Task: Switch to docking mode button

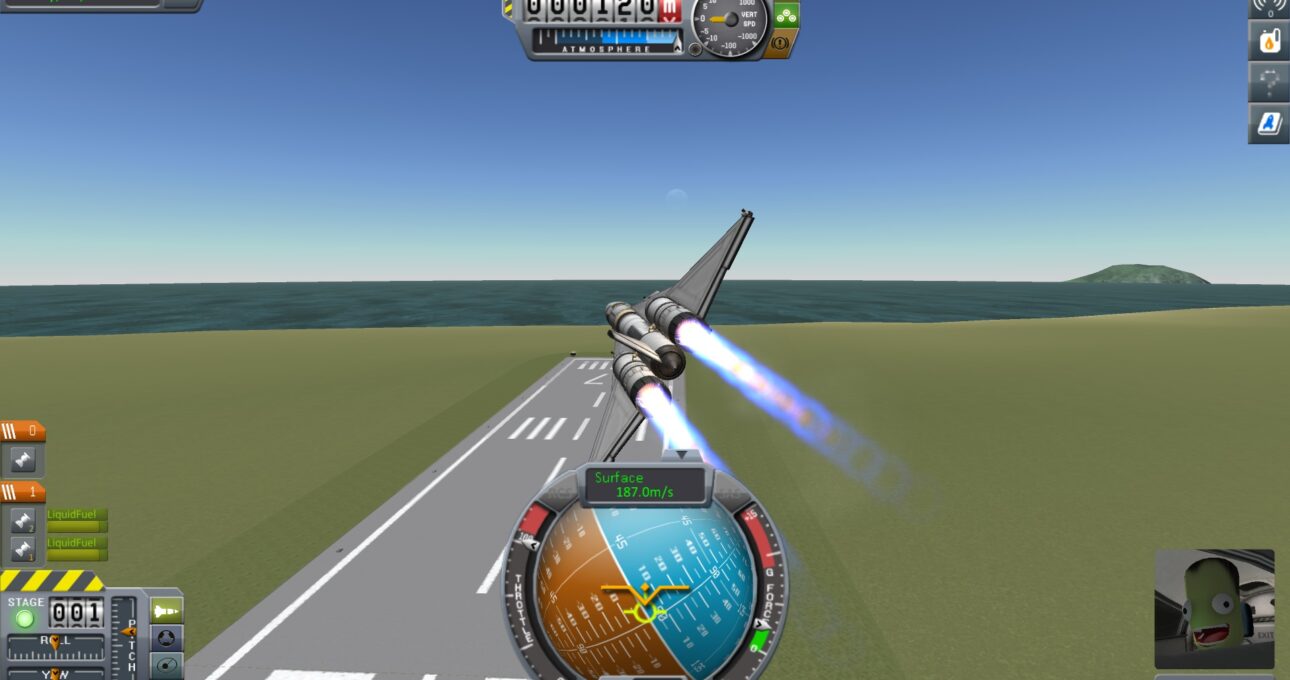Action: pos(166,637)
